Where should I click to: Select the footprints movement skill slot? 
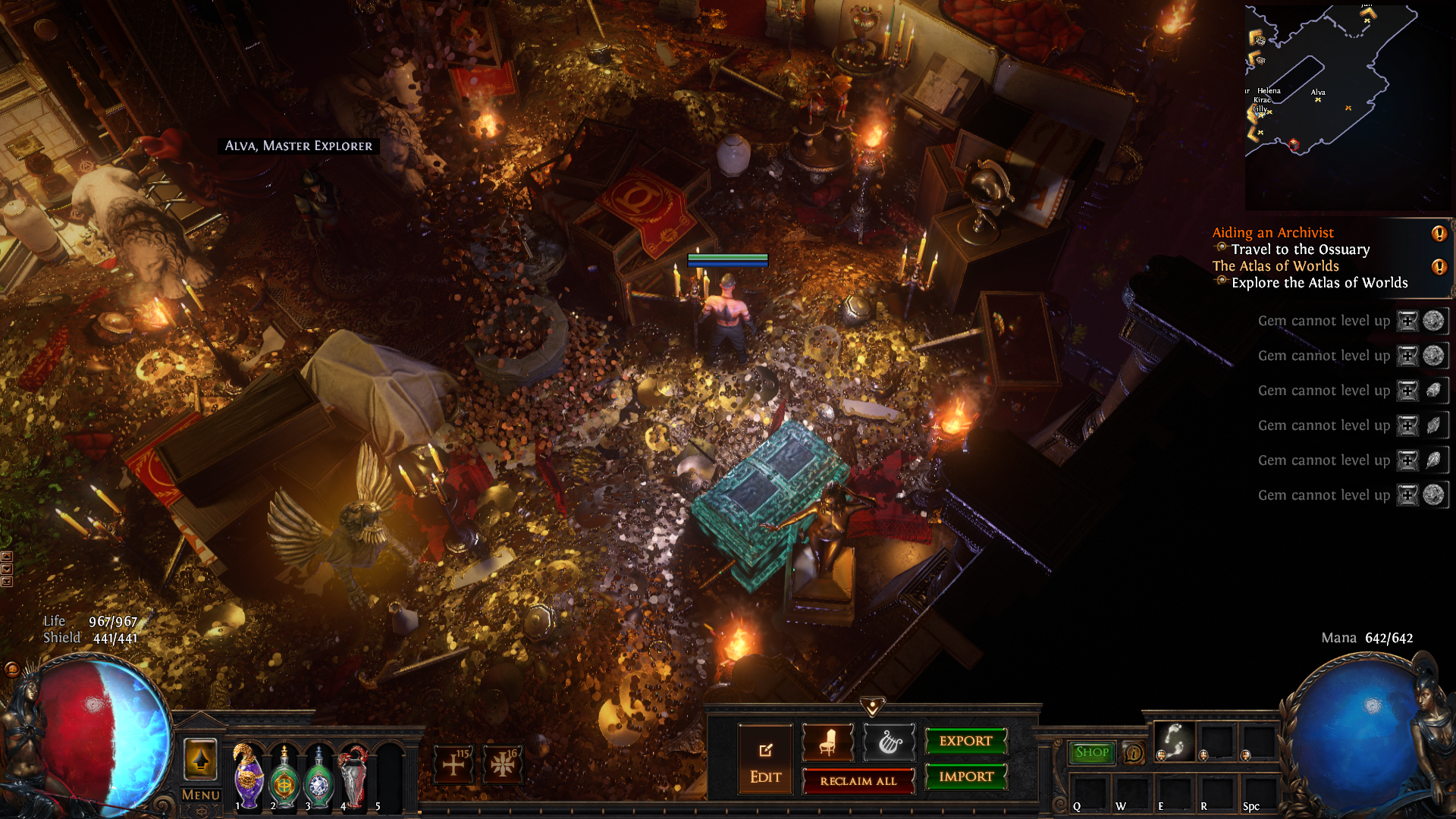pos(1174,741)
